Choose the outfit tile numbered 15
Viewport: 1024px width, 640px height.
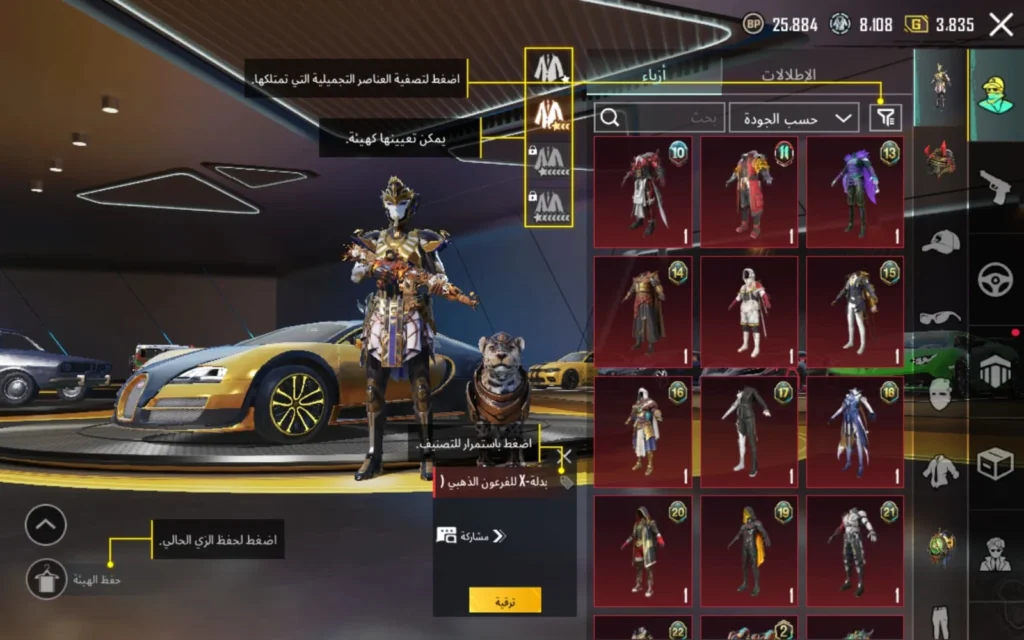(855, 312)
